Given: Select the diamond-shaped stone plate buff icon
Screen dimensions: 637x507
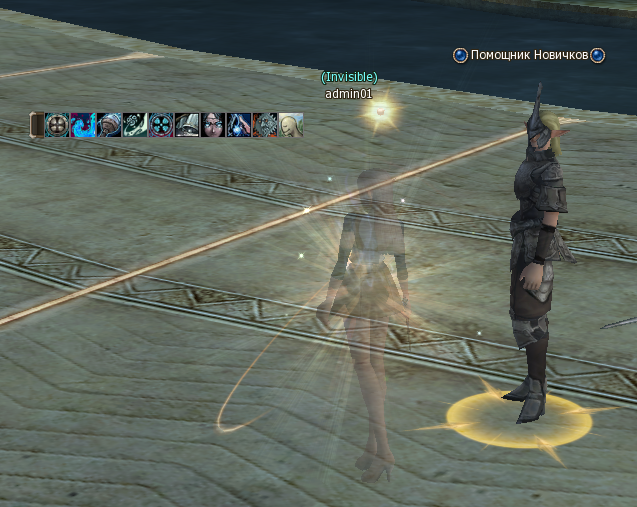Looking at the screenshot, I should [x=265, y=125].
